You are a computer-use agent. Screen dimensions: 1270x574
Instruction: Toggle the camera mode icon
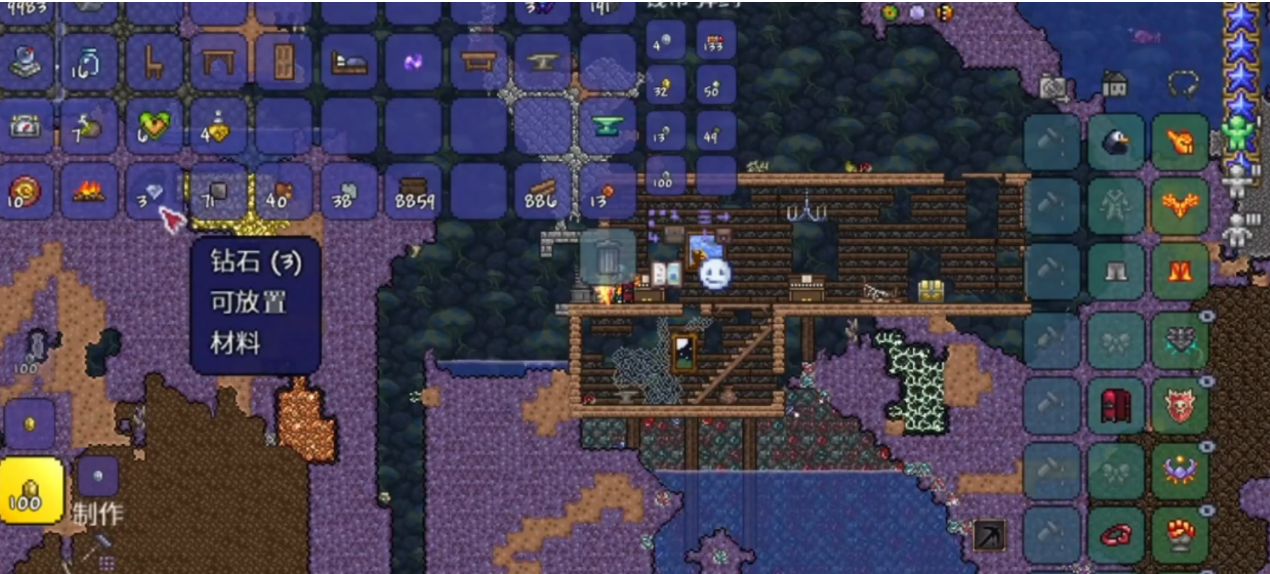(1052, 87)
